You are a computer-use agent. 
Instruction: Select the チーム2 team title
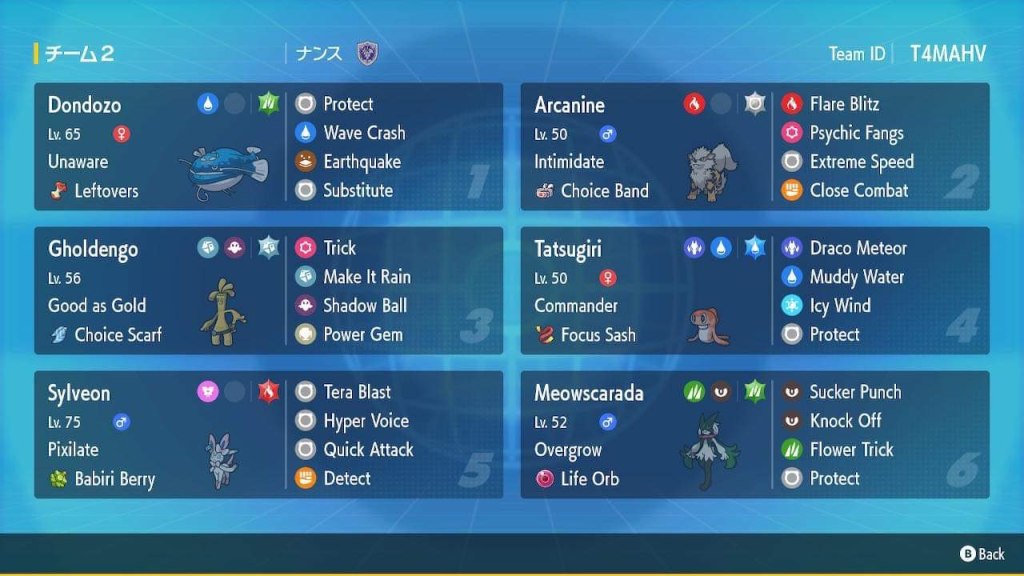pos(79,54)
